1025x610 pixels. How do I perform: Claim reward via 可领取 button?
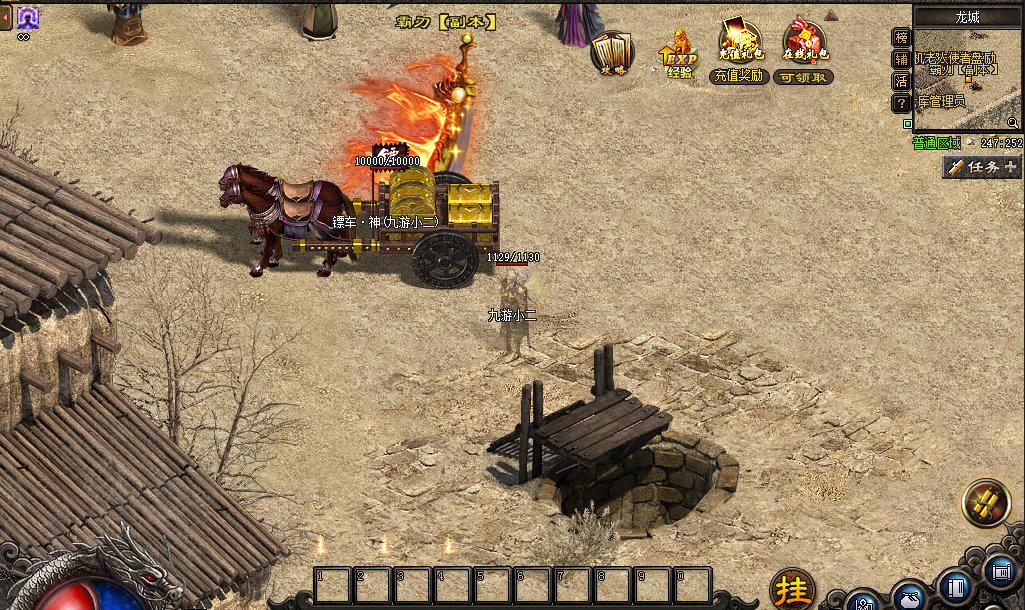click(x=805, y=77)
